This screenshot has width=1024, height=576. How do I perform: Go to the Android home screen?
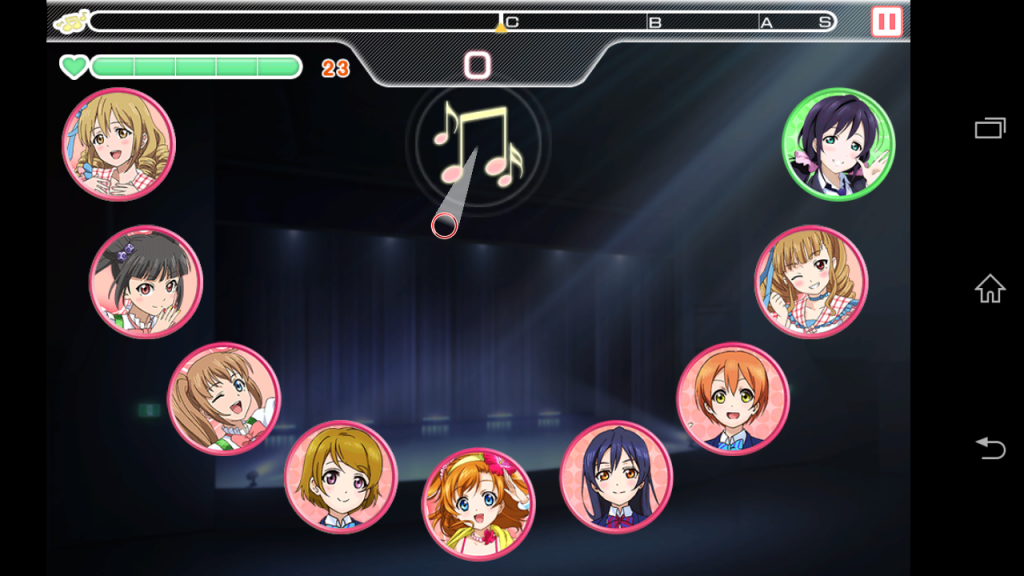coord(990,289)
